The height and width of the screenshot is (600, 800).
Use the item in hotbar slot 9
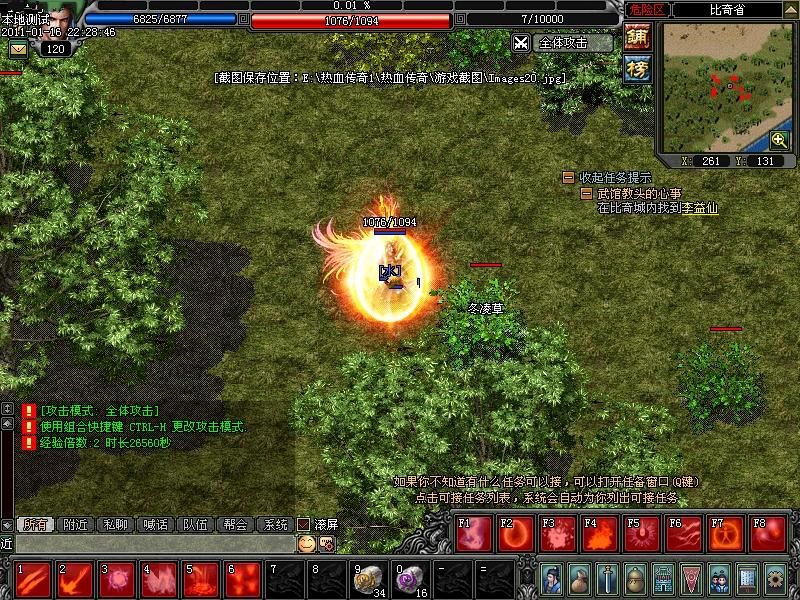pyautogui.click(x=367, y=578)
